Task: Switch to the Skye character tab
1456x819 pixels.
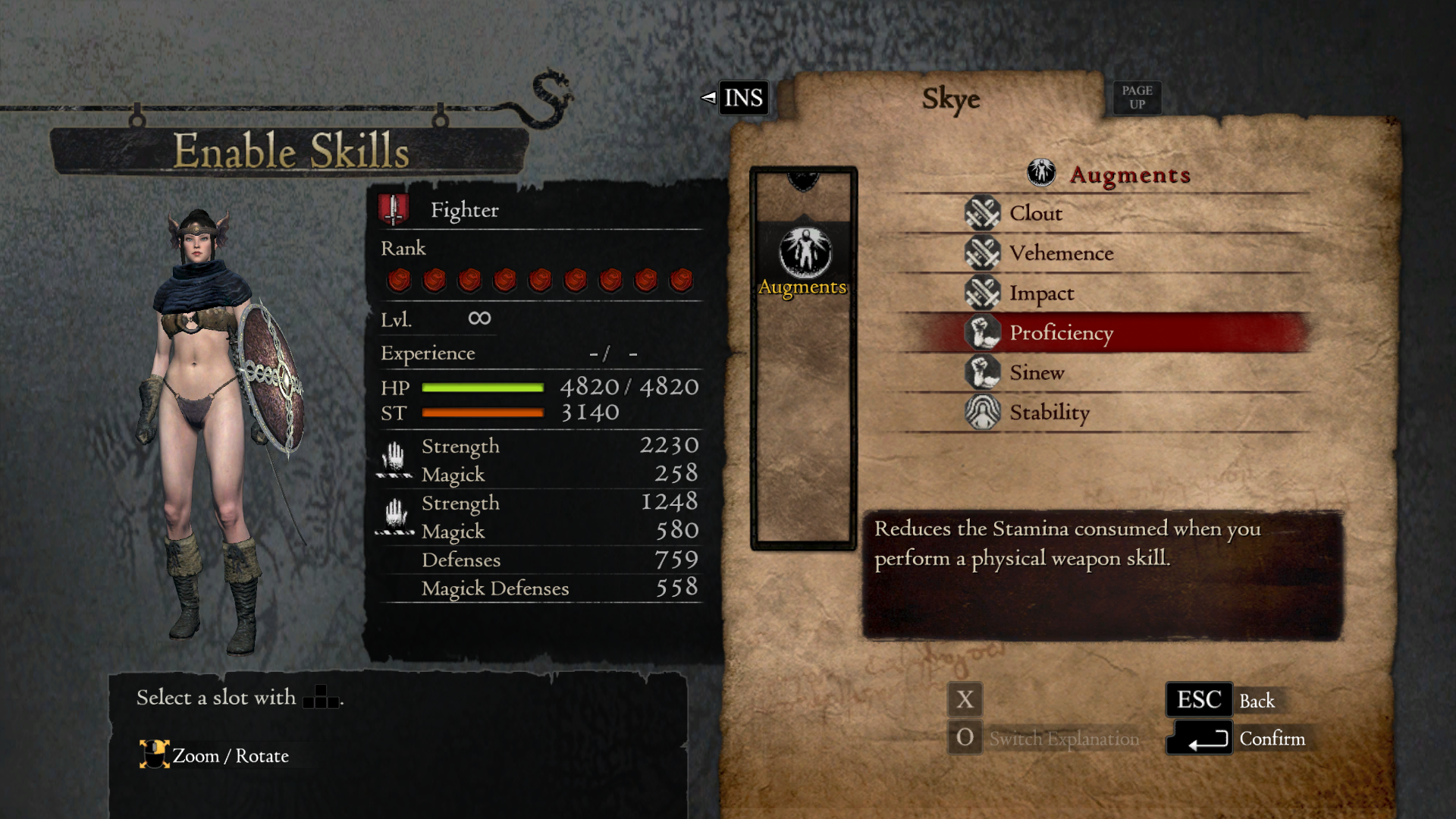Action: coord(950,99)
